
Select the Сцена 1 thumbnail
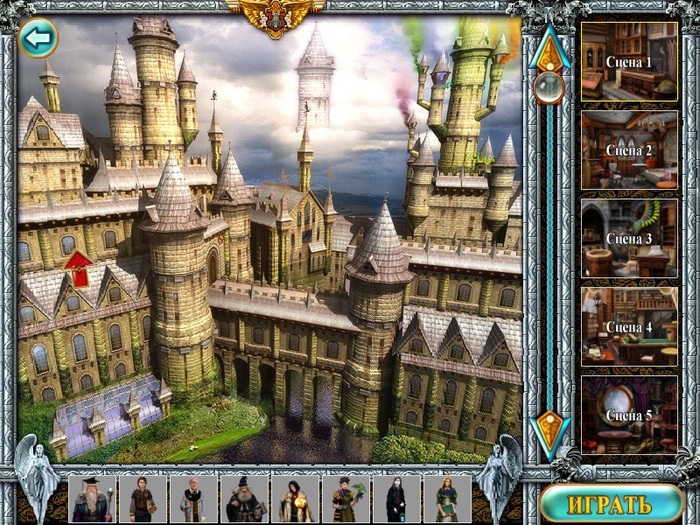629,61
